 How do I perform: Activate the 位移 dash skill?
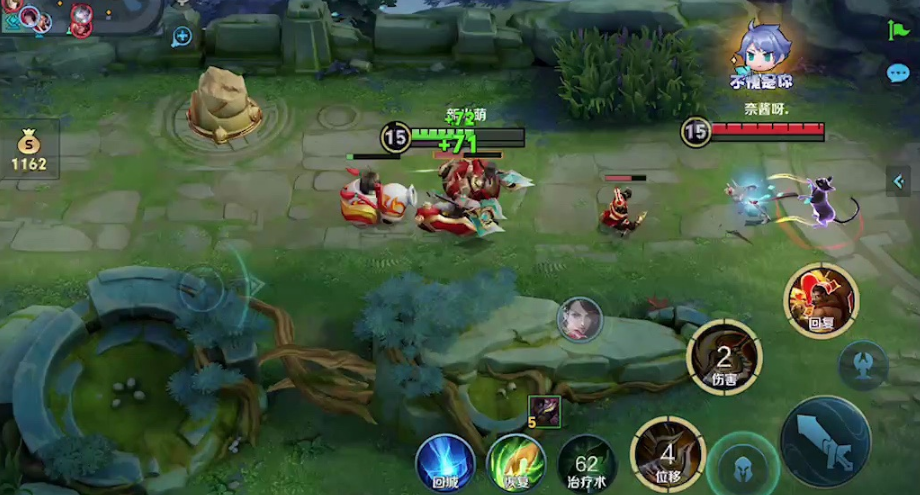coord(667,453)
